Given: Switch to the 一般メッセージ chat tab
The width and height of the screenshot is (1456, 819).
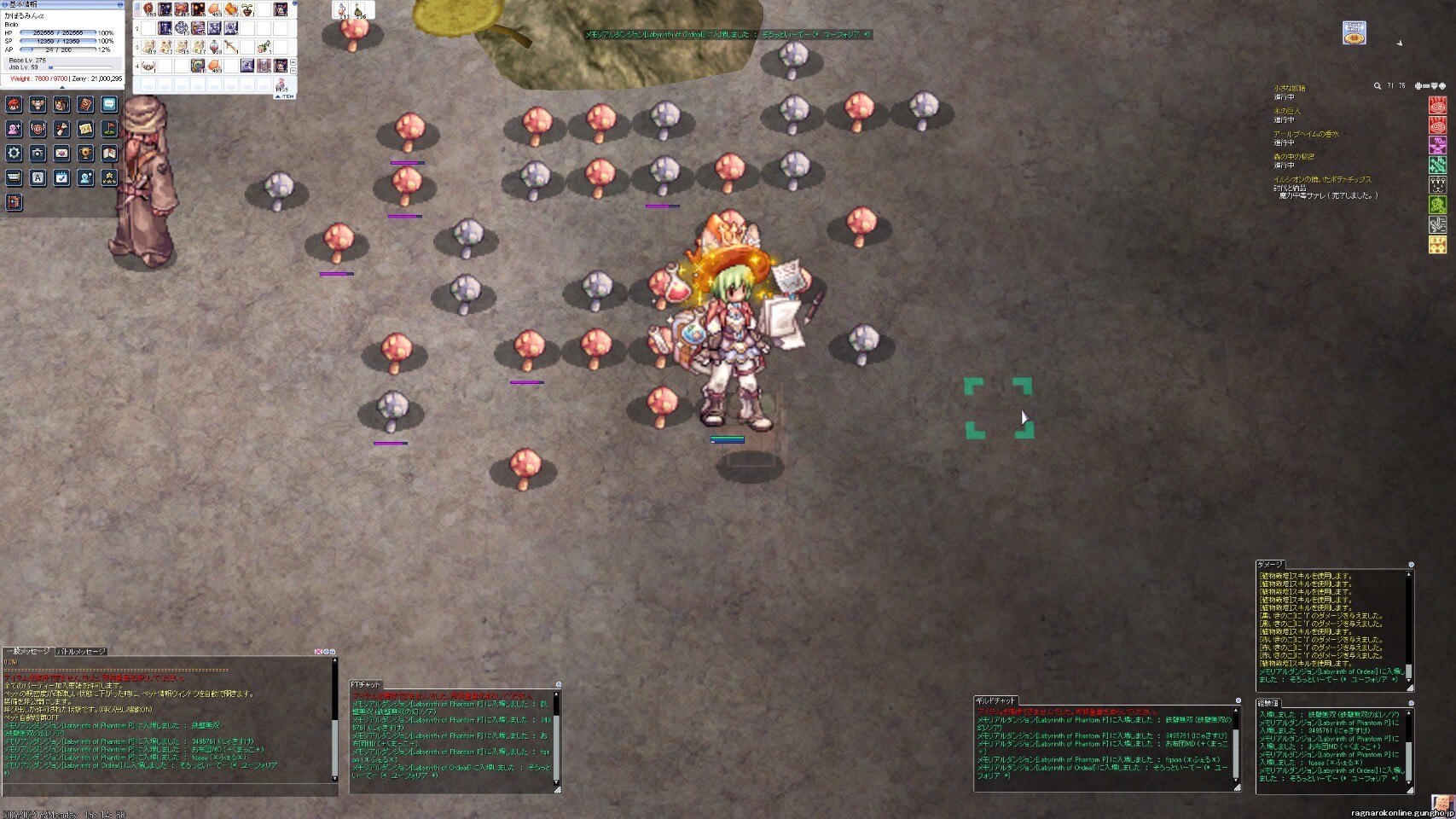Looking at the screenshot, I should pos(28,652).
